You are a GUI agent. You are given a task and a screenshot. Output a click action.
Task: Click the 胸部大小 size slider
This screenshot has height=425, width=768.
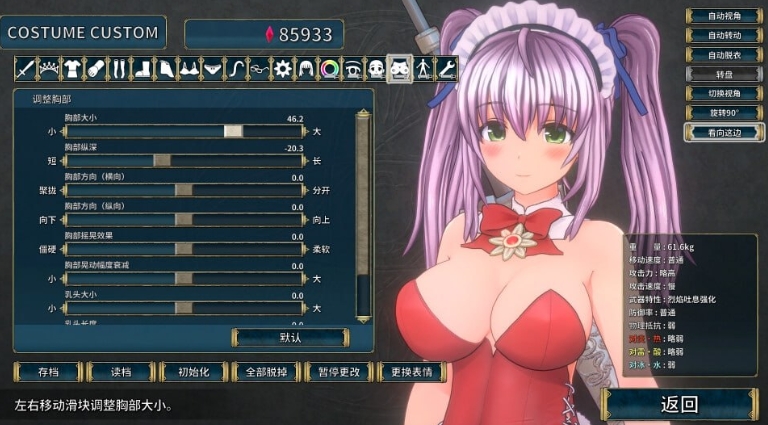[234, 131]
